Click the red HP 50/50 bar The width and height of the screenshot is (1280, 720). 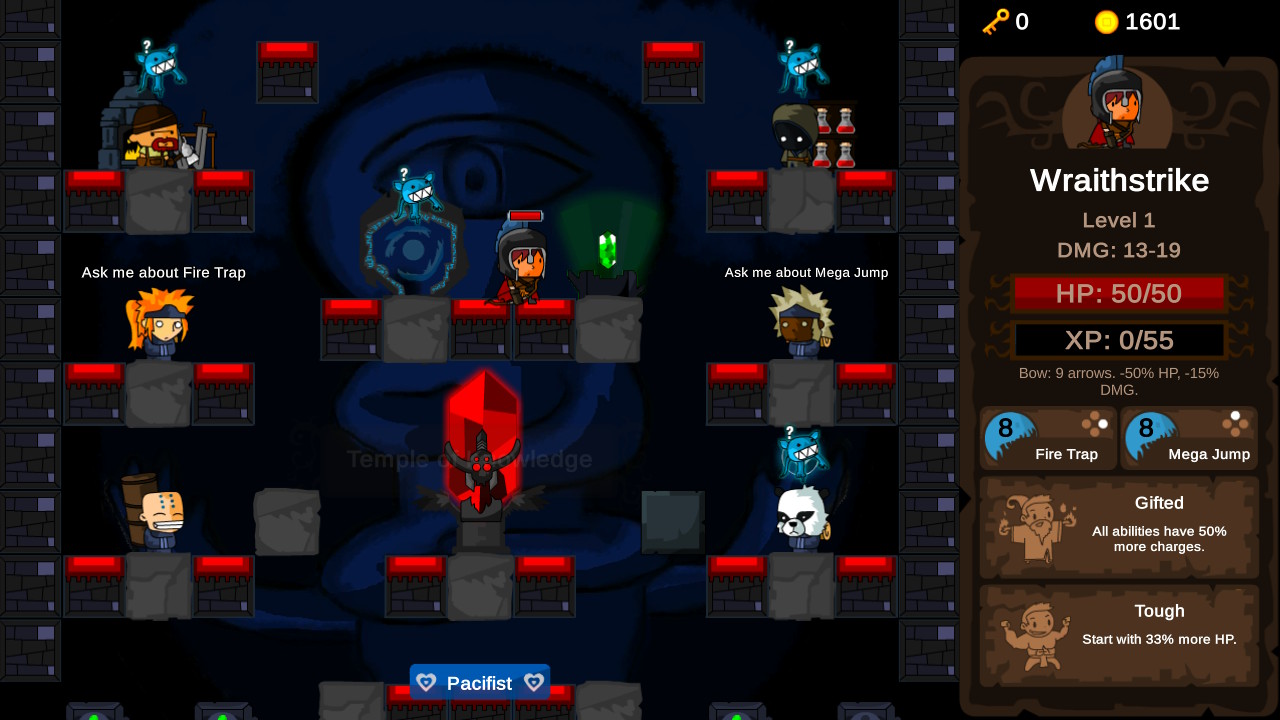point(1119,293)
